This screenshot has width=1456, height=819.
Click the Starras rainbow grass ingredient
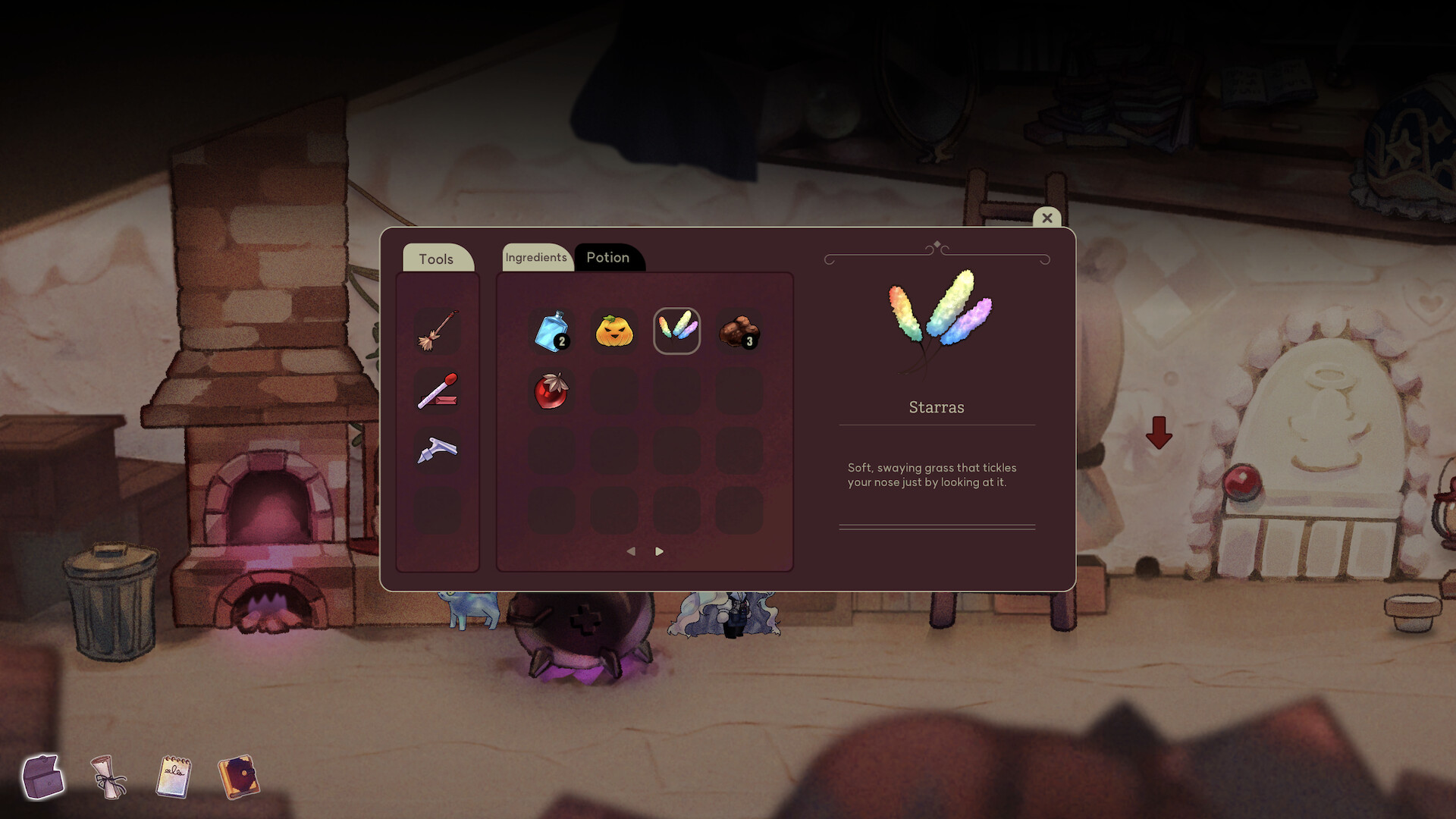pos(676,330)
